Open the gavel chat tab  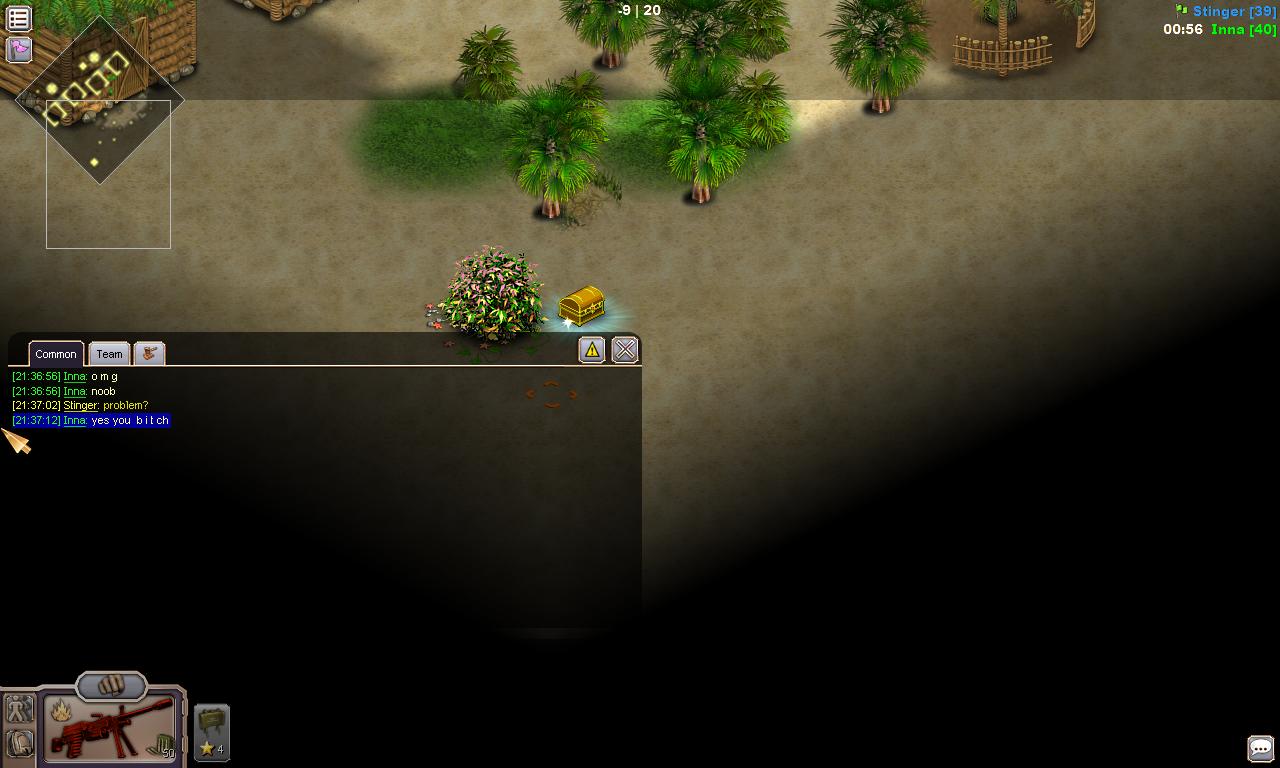[x=149, y=353]
